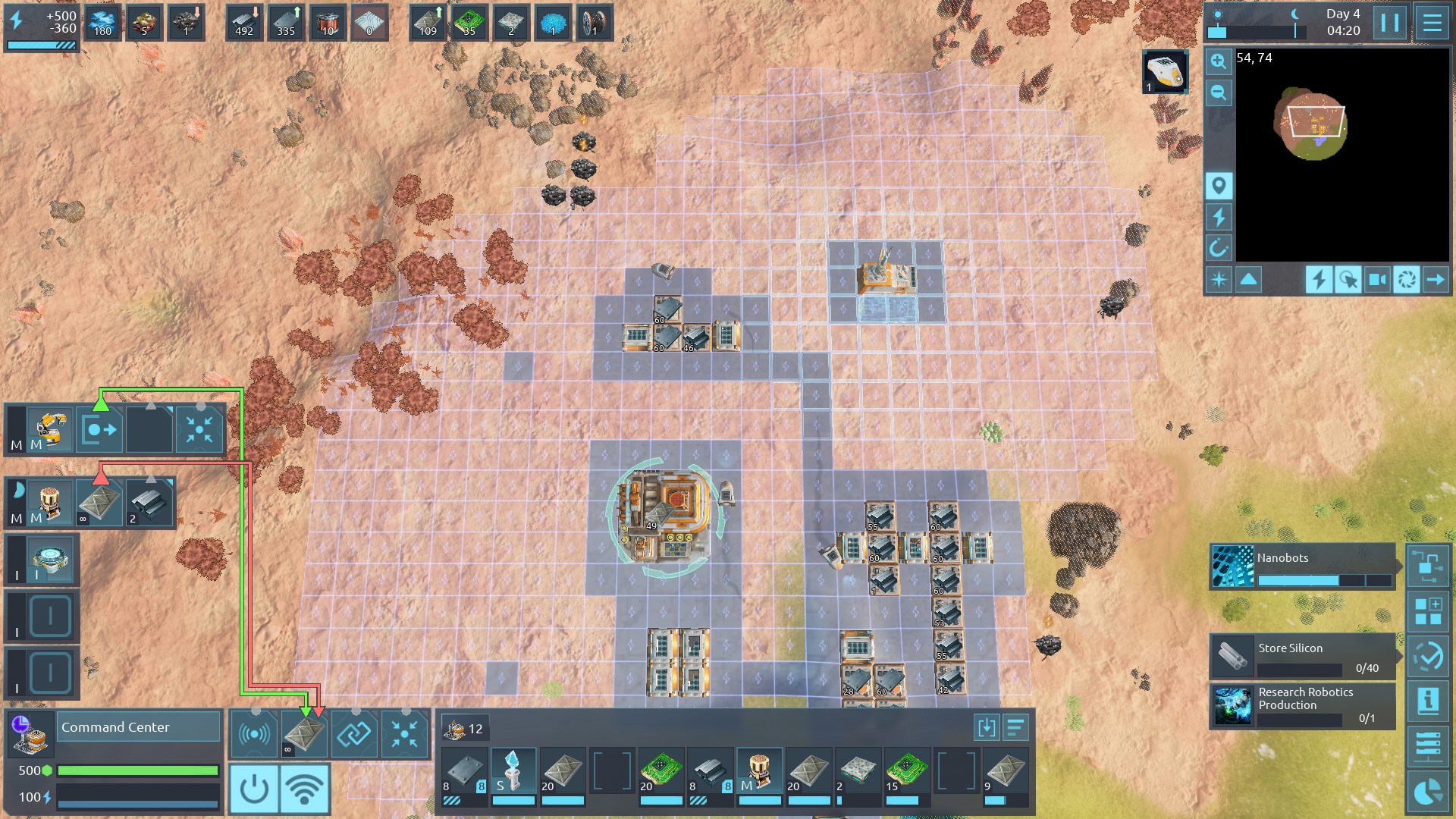Open the Nanobots research tracker

tap(1302, 566)
